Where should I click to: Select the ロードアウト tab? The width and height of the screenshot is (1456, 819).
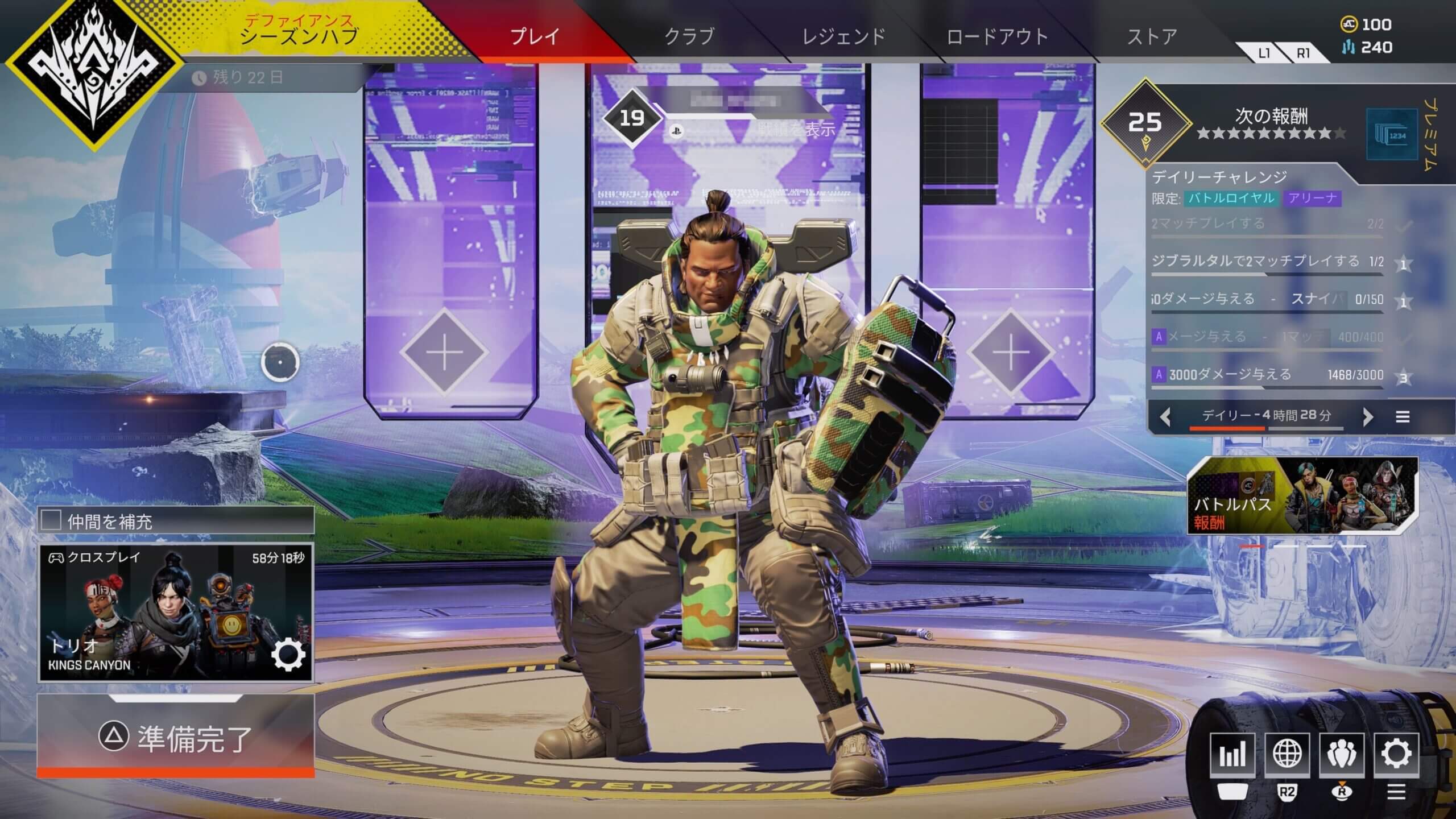tap(997, 36)
